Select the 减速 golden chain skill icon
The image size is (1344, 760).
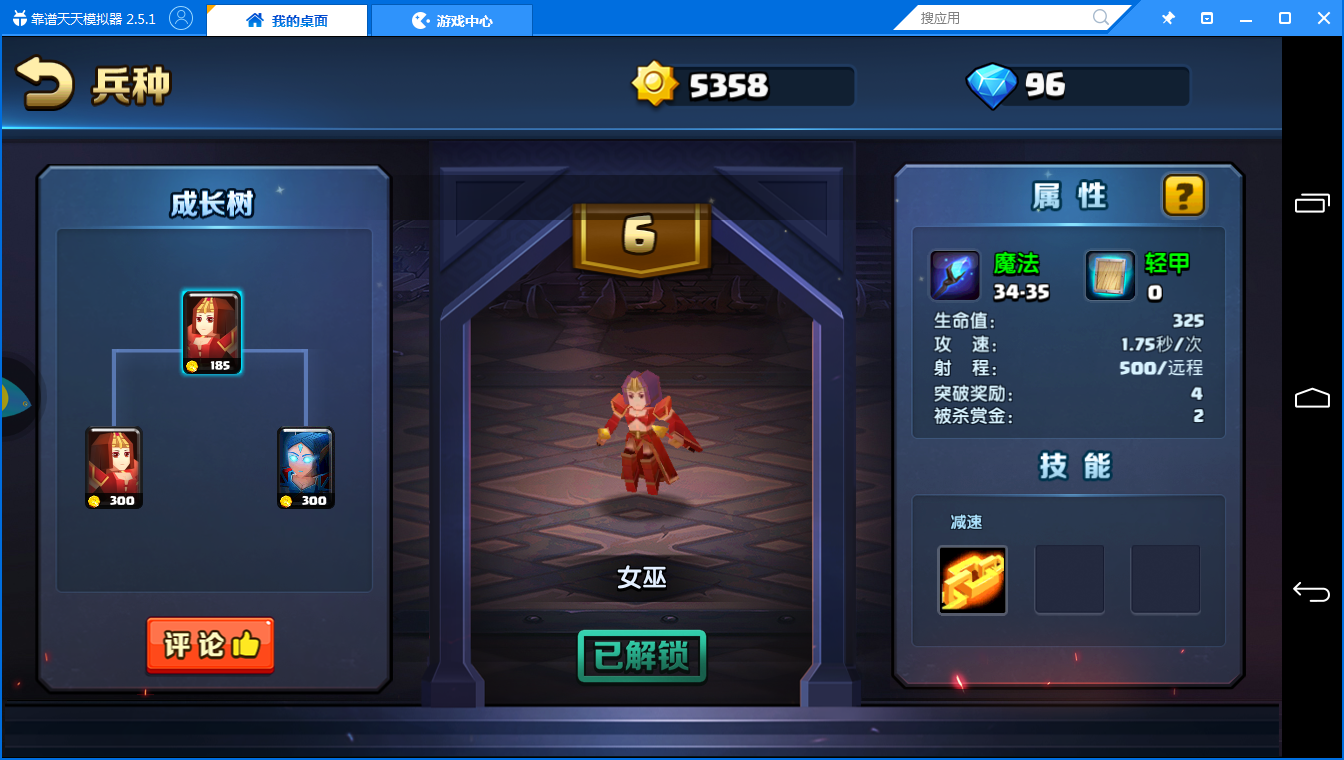point(972,580)
